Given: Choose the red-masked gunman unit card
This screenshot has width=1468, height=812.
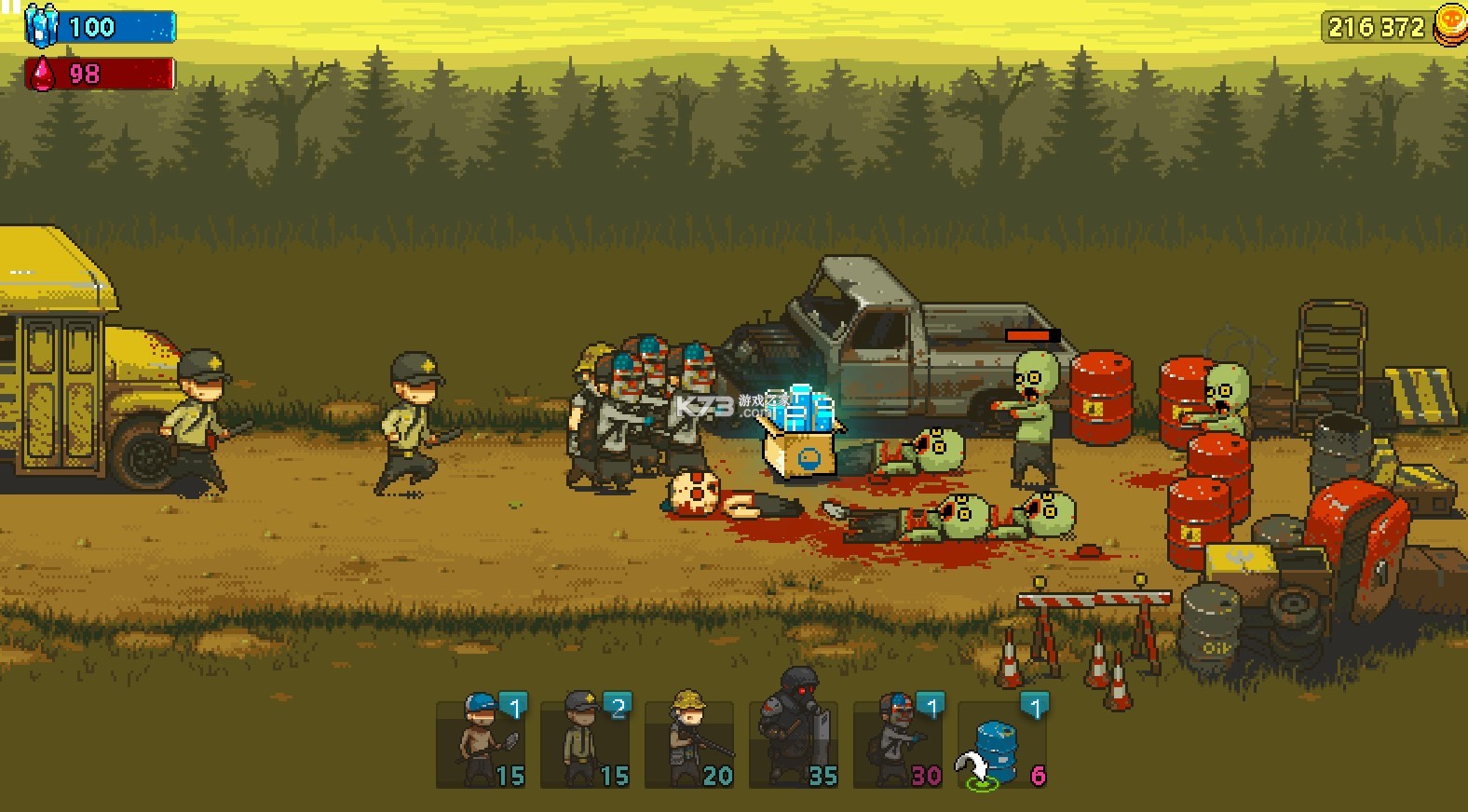Looking at the screenshot, I should click(x=898, y=743).
